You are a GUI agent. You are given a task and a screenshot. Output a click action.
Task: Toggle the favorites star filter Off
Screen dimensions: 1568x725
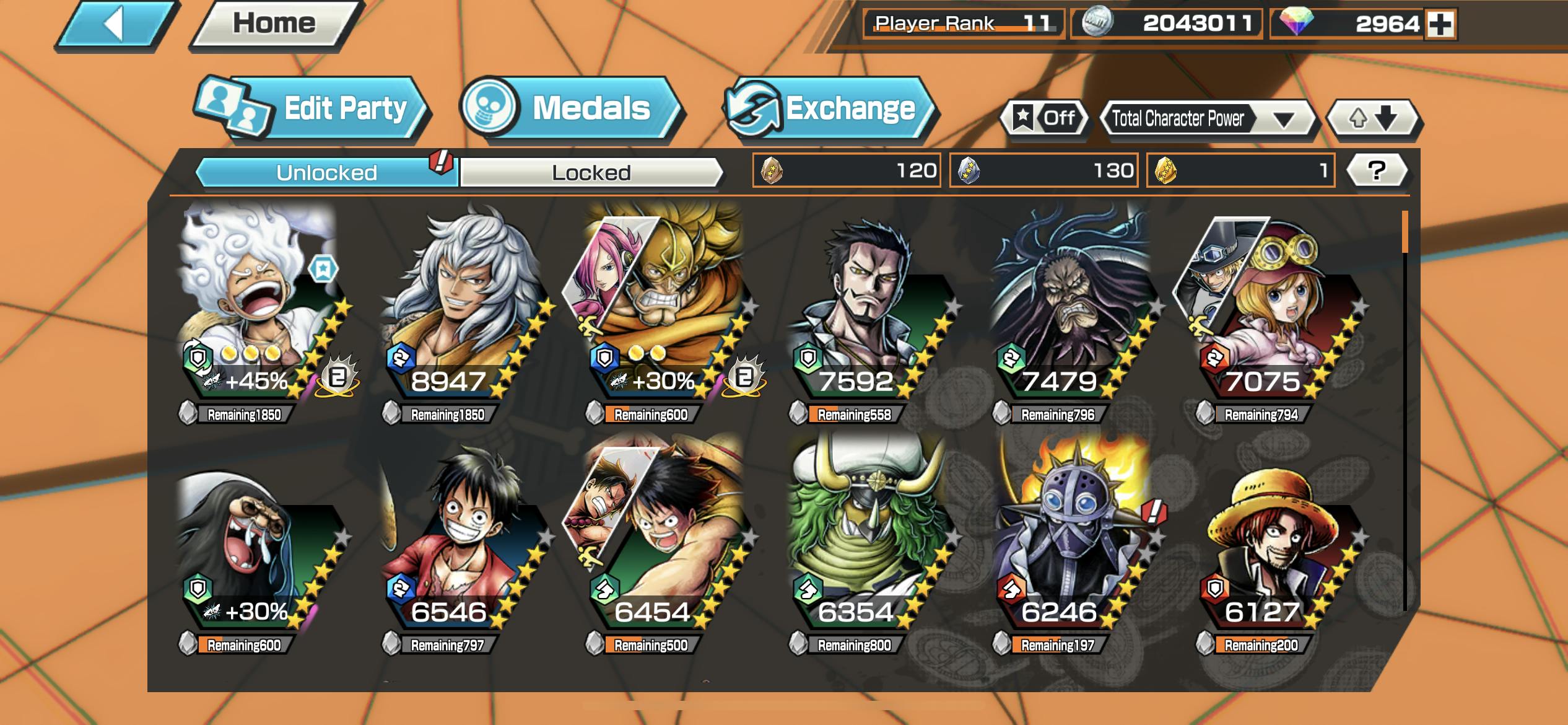(1045, 118)
